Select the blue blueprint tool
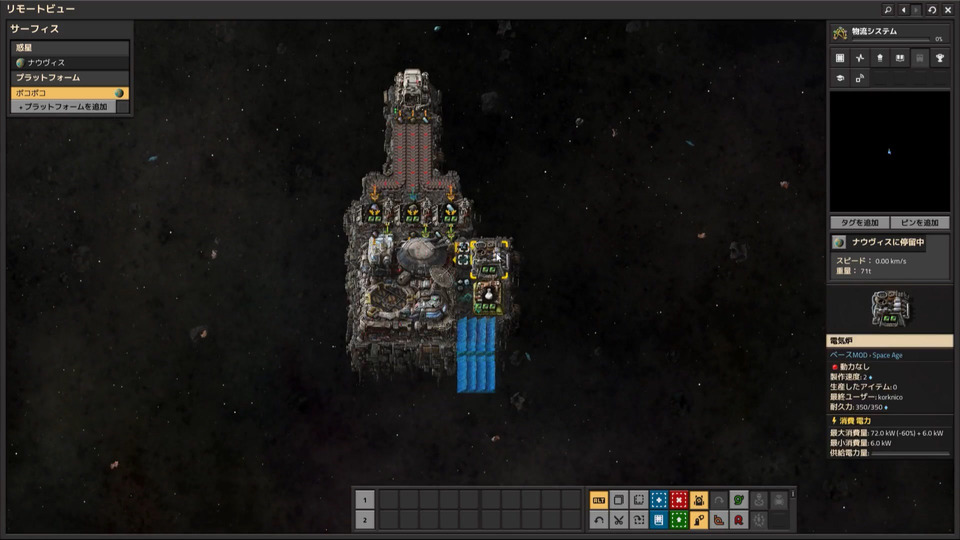The height and width of the screenshot is (540, 960). [659, 500]
